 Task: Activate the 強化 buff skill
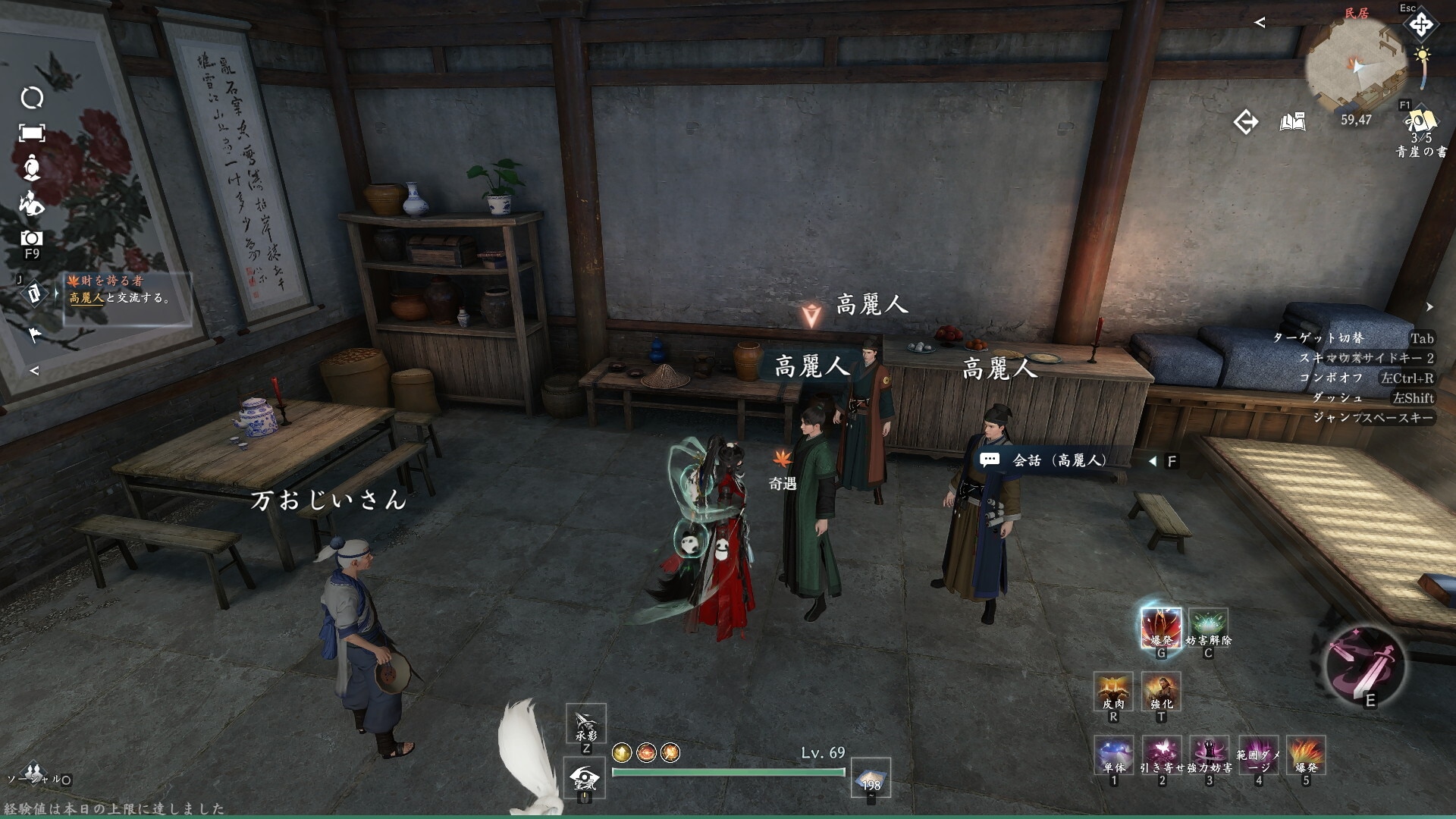tap(1161, 691)
